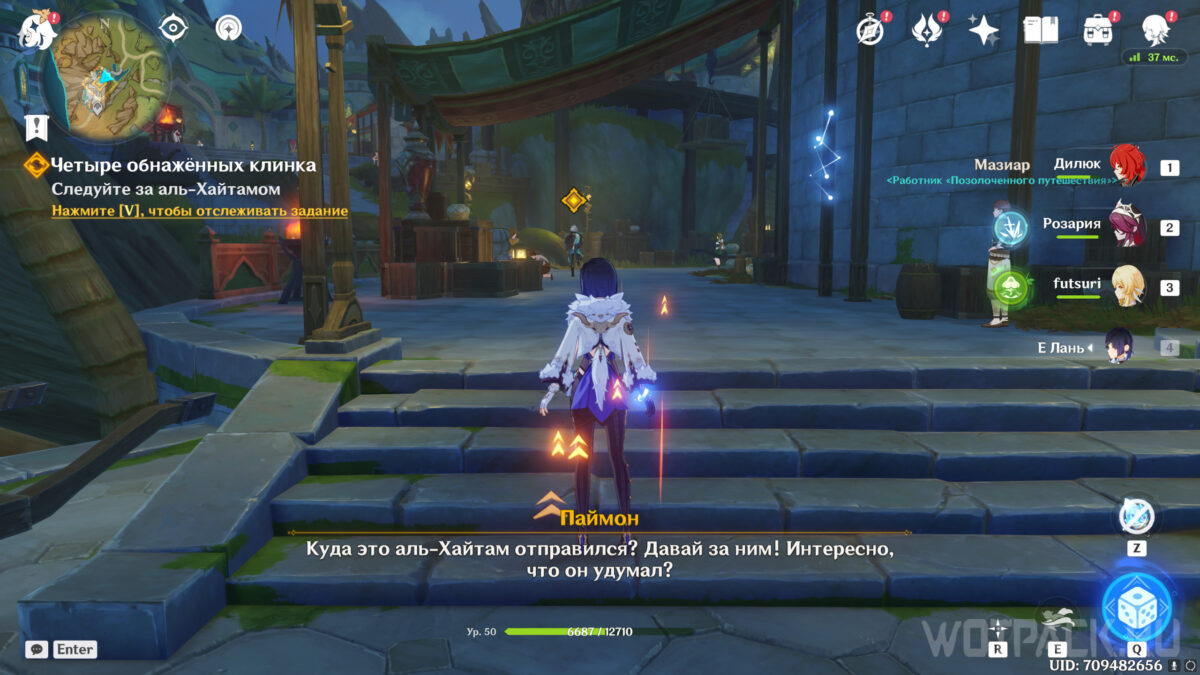Open the chat bubble icon
This screenshot has width=1200, height=675.
click(36, 649)
